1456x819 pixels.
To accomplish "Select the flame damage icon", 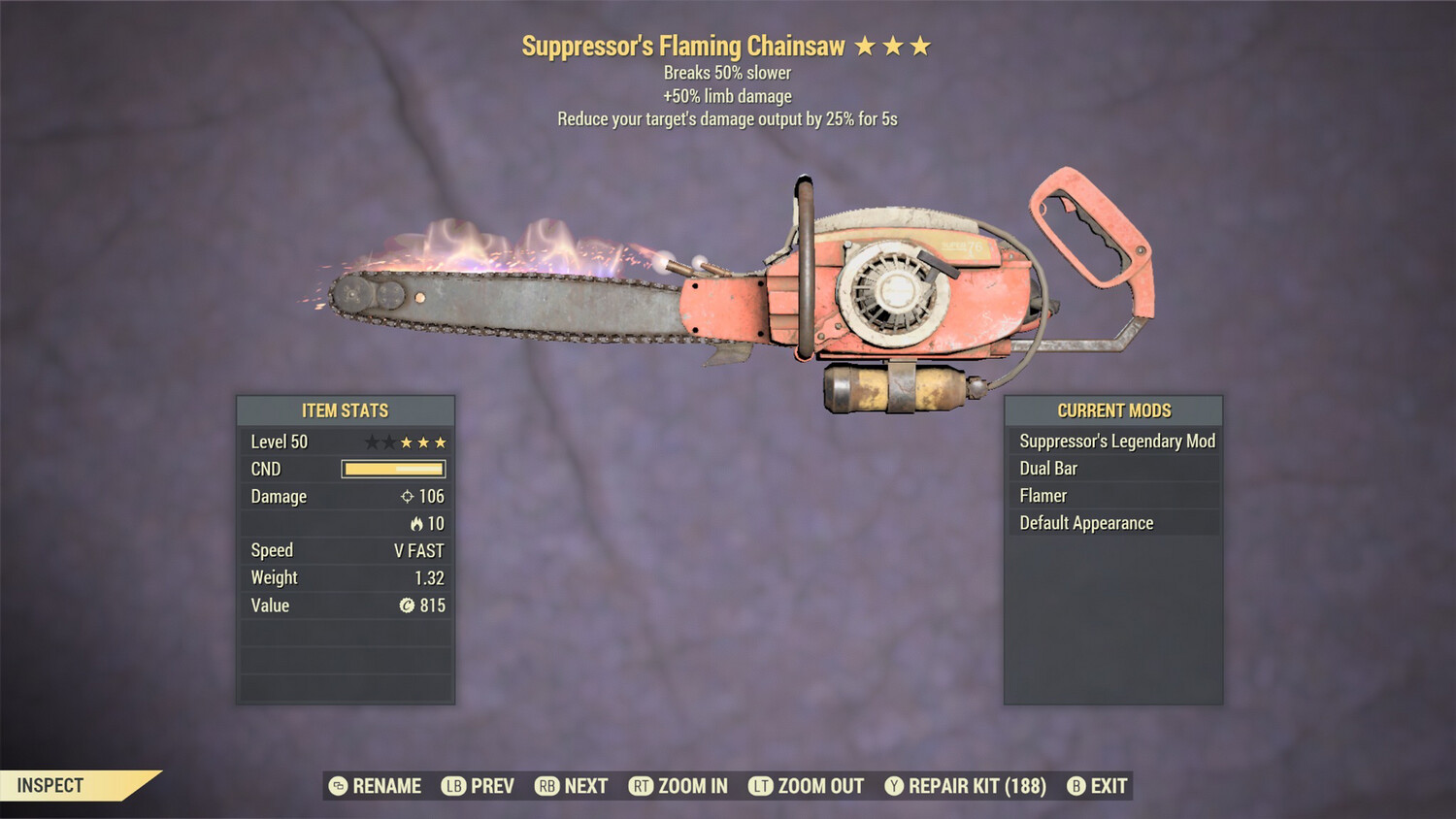I will point(416,523).
